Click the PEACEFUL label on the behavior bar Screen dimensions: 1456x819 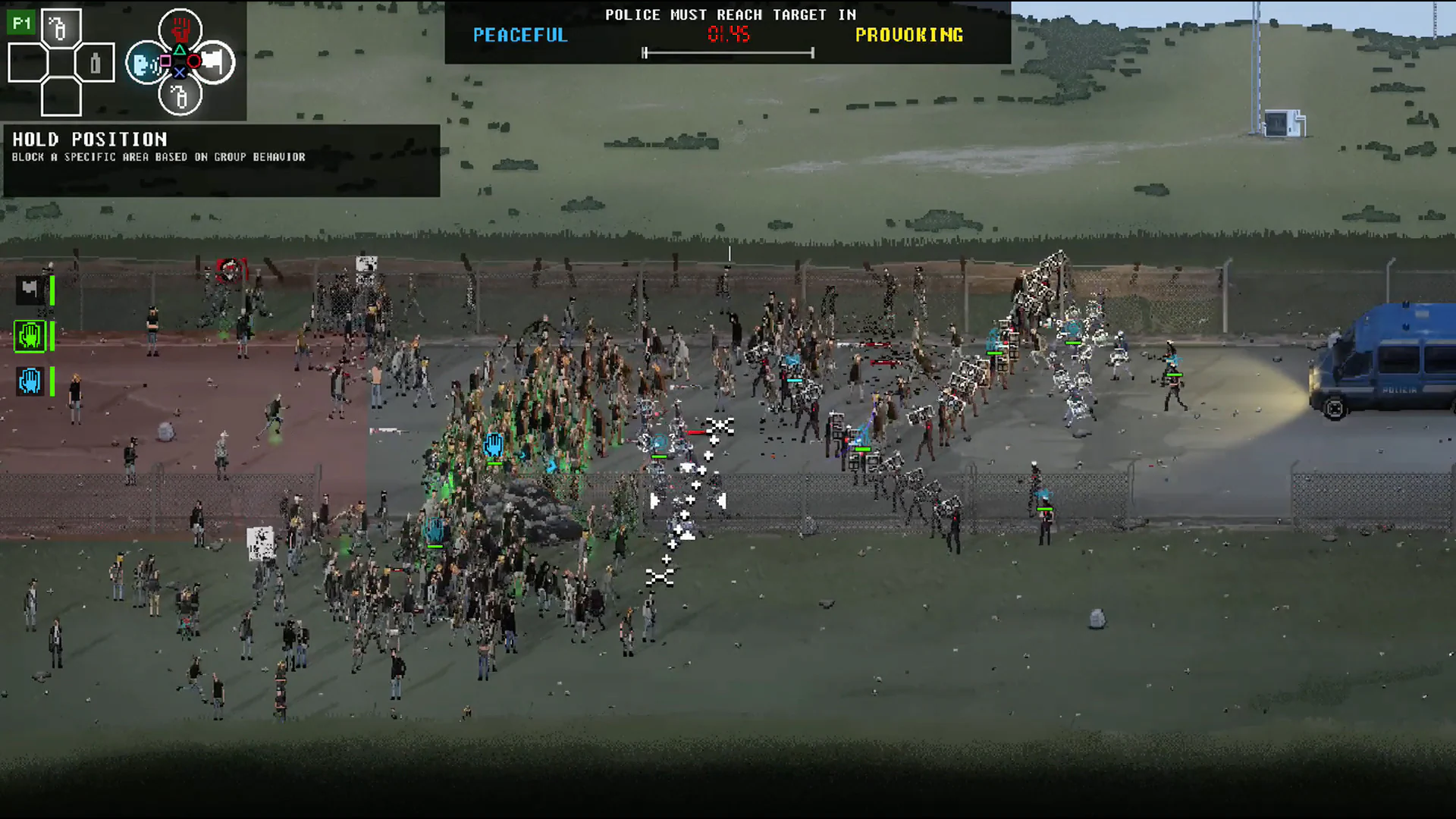coord(519,35)
